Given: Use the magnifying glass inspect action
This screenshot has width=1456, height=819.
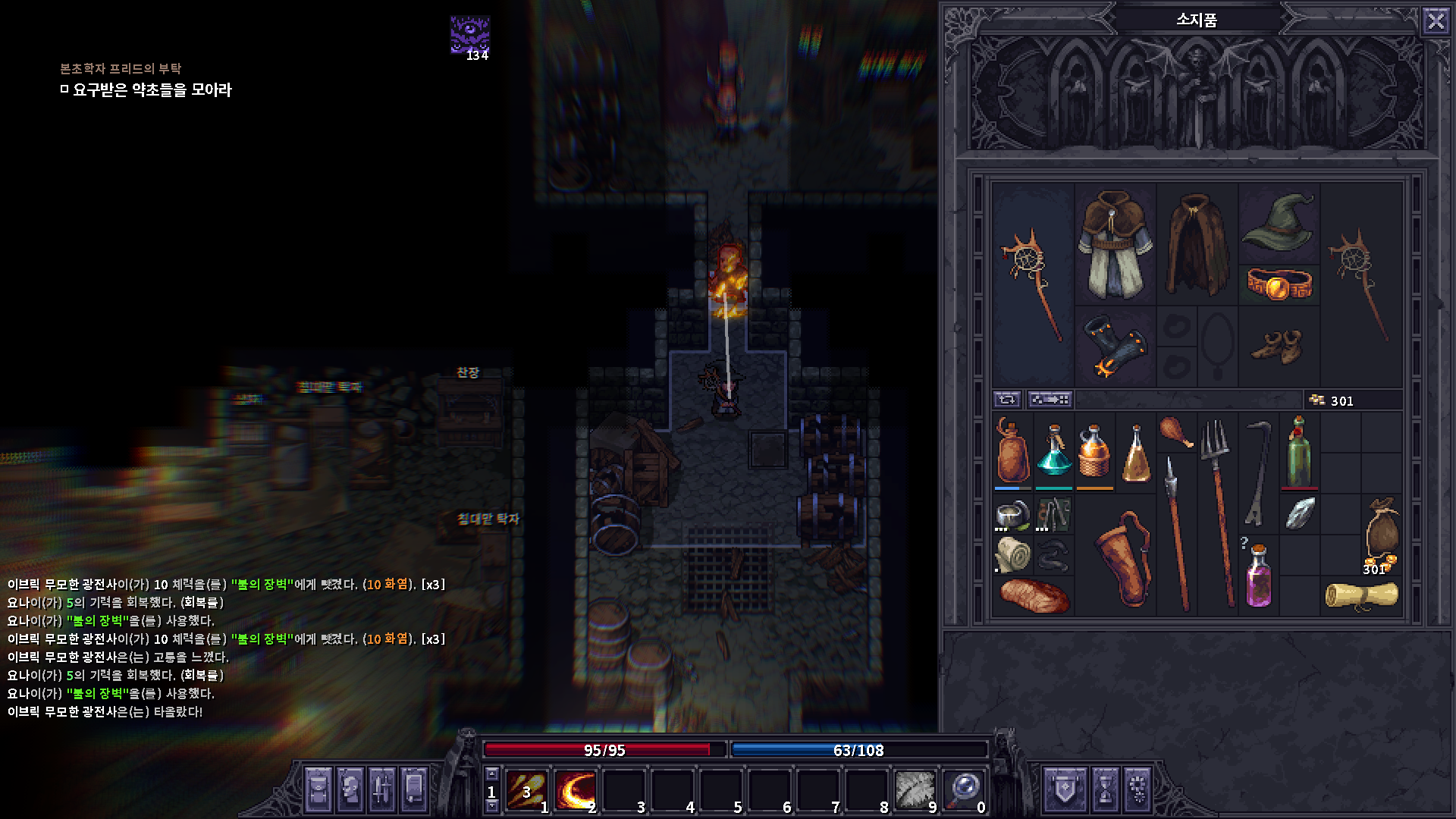Looking at the screenshot, I should 965,790.
